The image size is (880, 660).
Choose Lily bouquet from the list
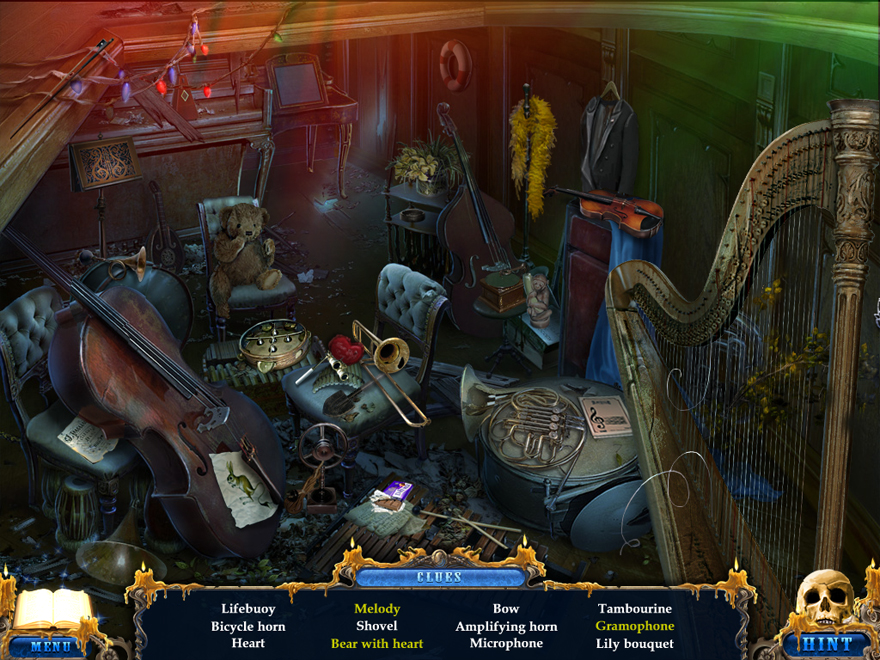[x=635, y=643]
